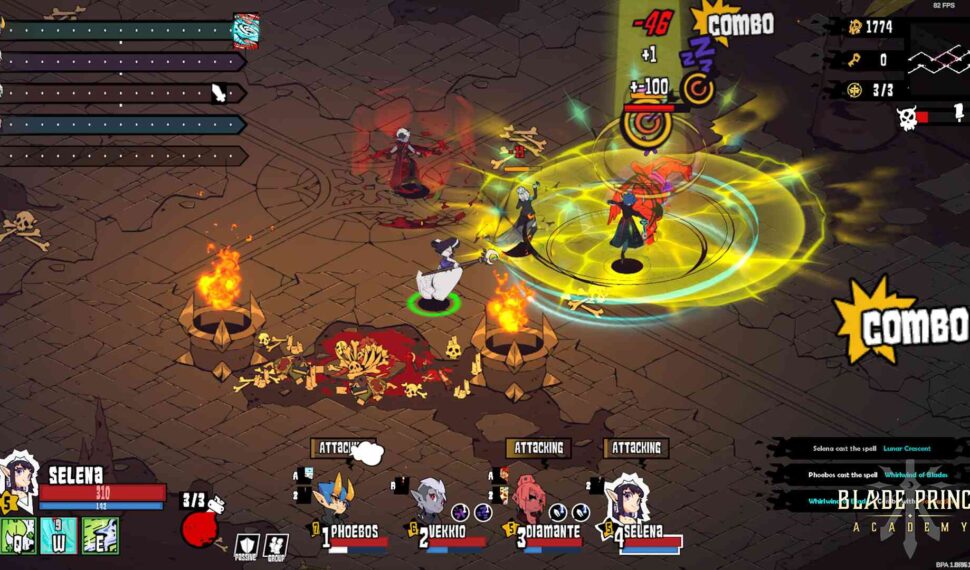Activate Selena's Q ability
970x570 pixels.
click(19, 537)
